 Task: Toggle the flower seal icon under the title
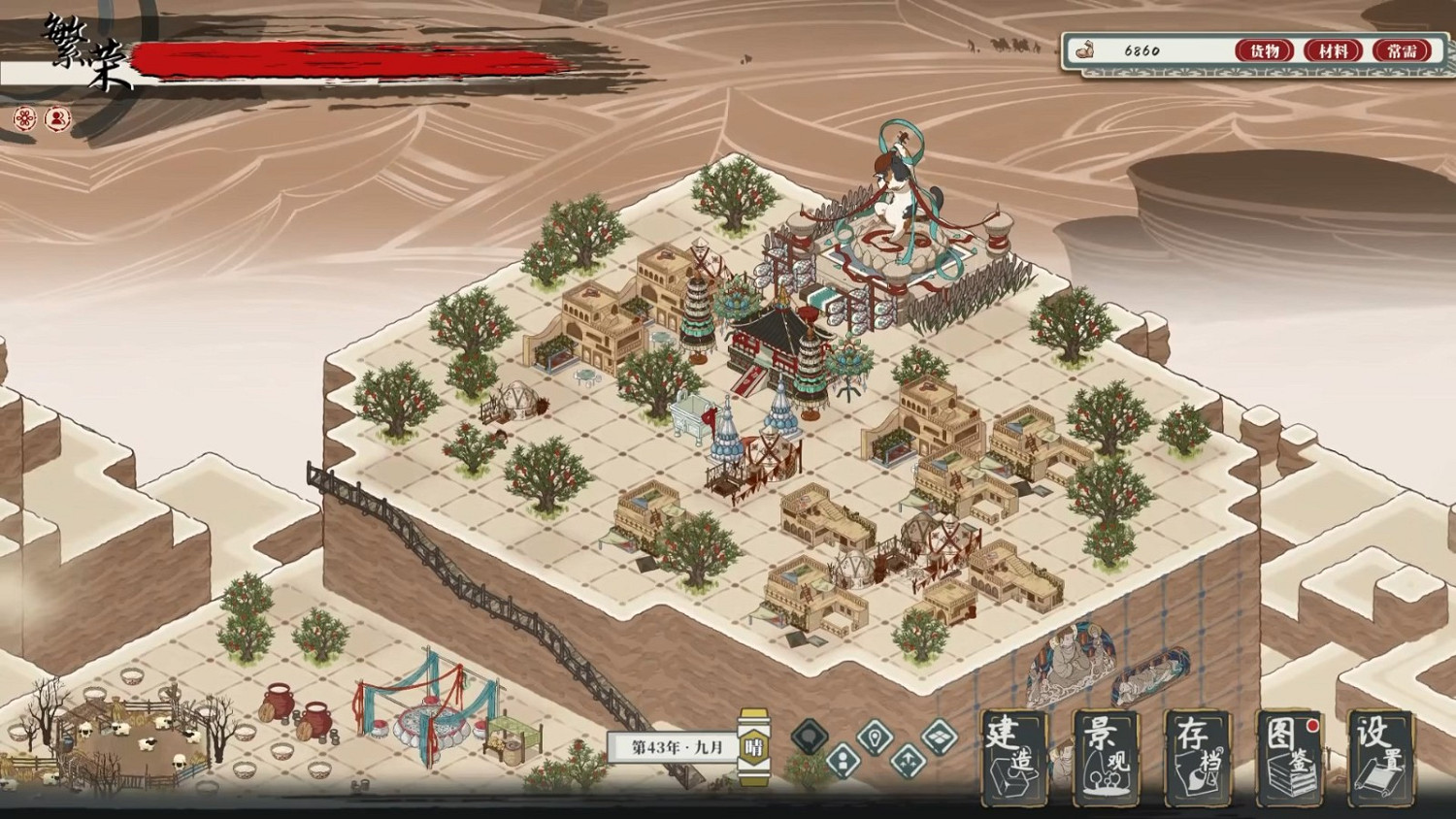pyautogui.click(x=23, y=116)
